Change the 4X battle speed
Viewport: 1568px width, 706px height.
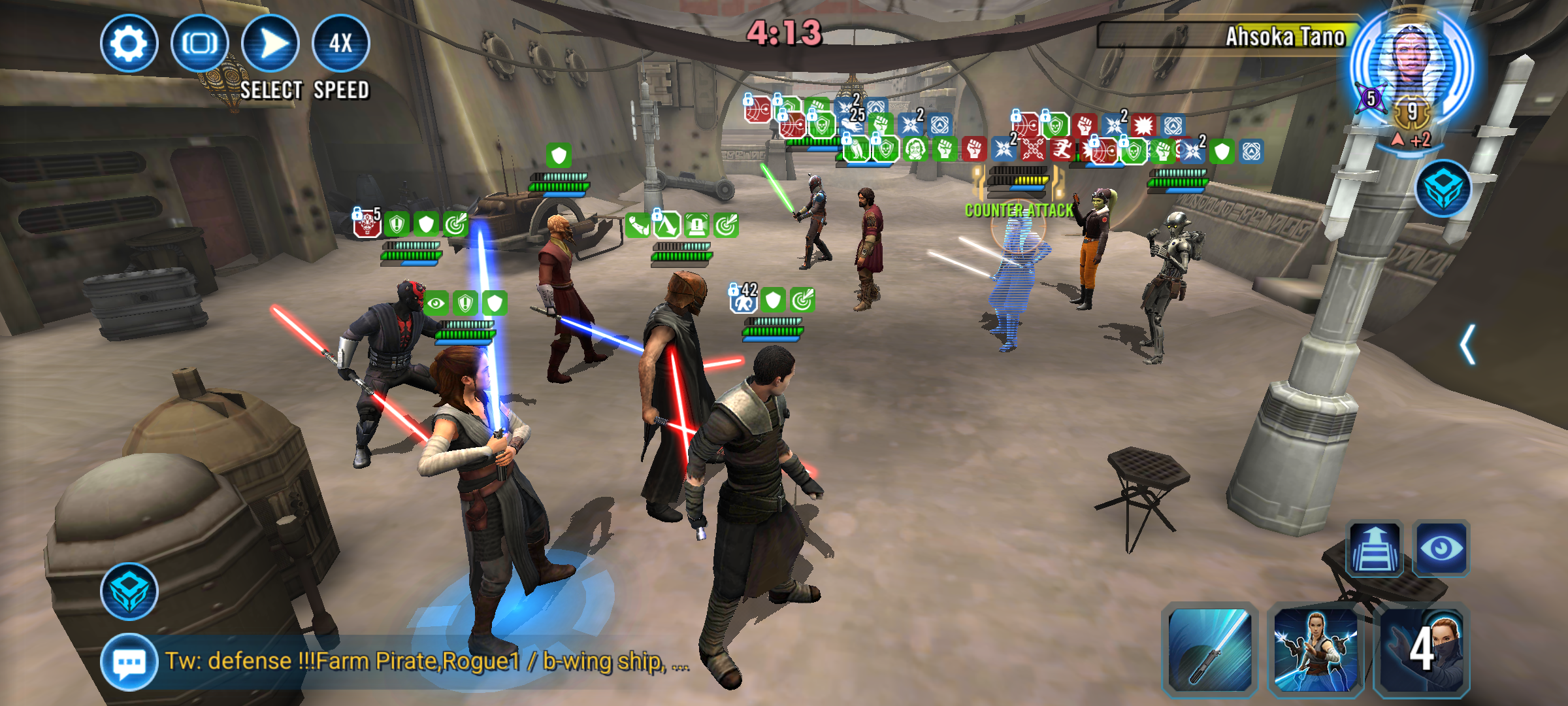point(341,44)
